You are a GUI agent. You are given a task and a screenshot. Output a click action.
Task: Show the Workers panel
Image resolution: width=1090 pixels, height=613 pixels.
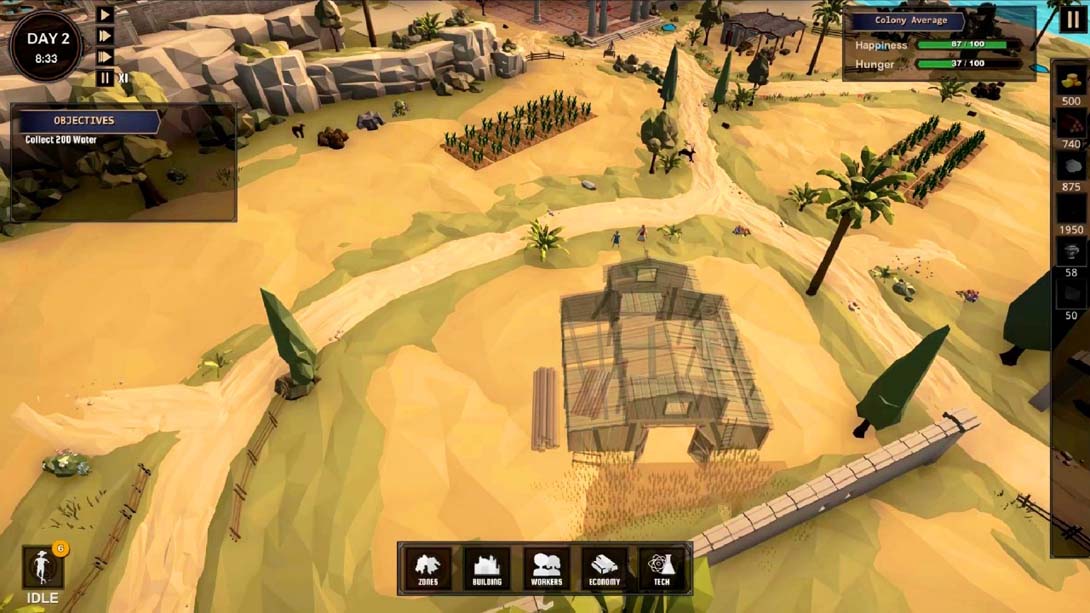tap(546, 569)
